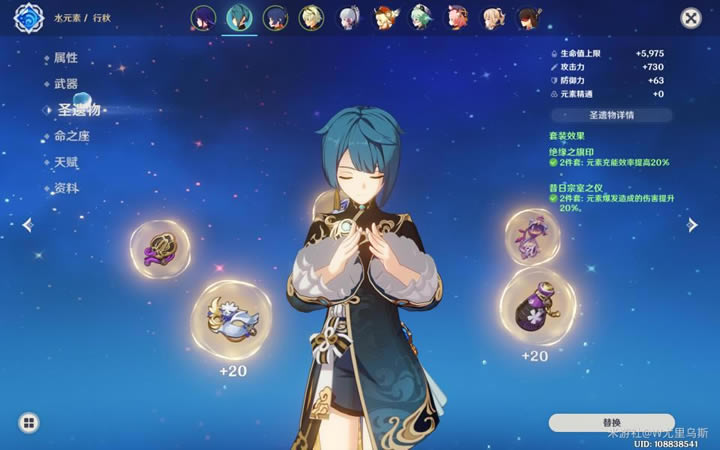Image resolution: width=720 pixels, height=450 pixels.
Task: Open the 属性 attributes section
Action: (66, 58)
